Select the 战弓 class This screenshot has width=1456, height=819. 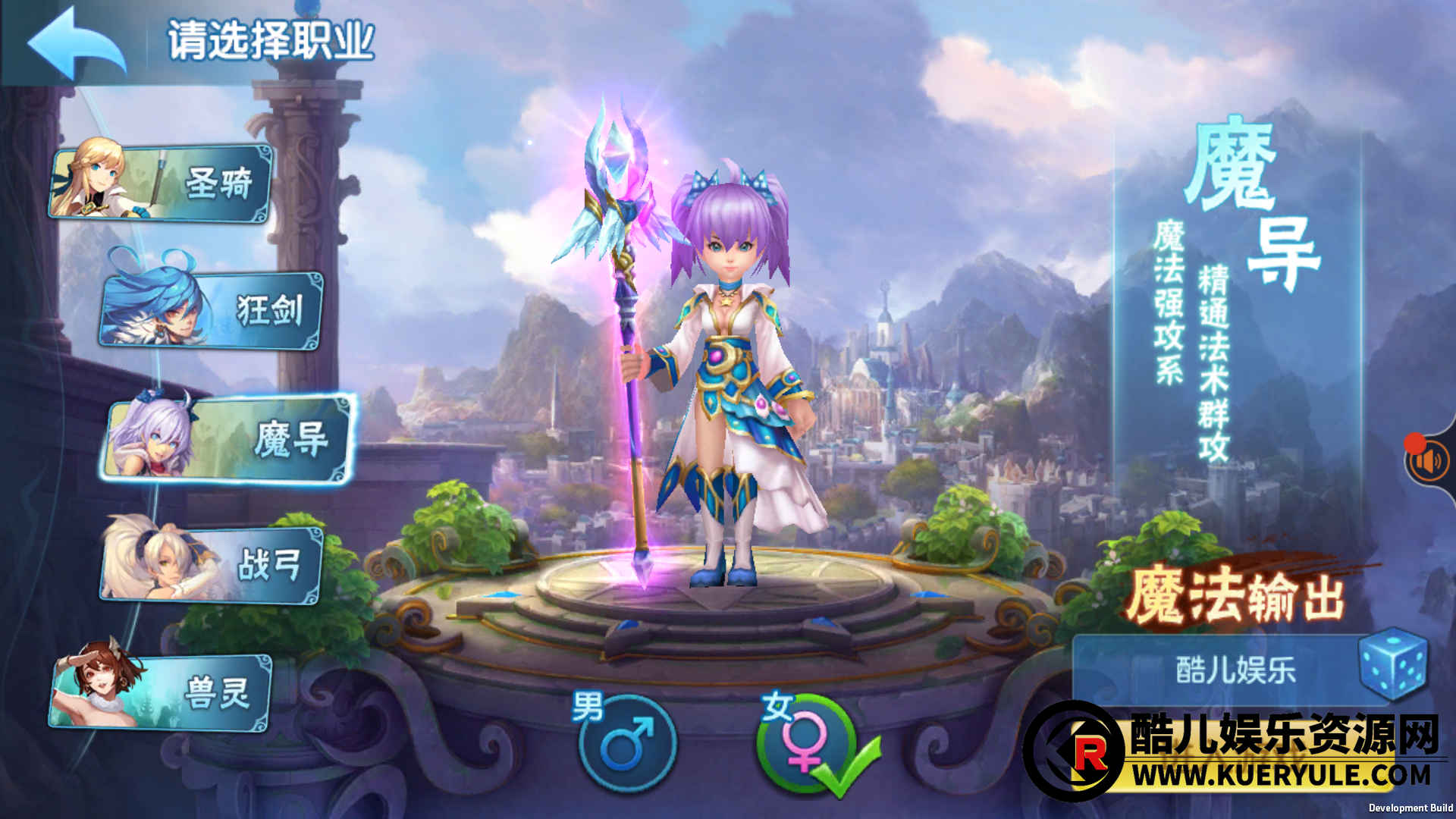[212, 565]
